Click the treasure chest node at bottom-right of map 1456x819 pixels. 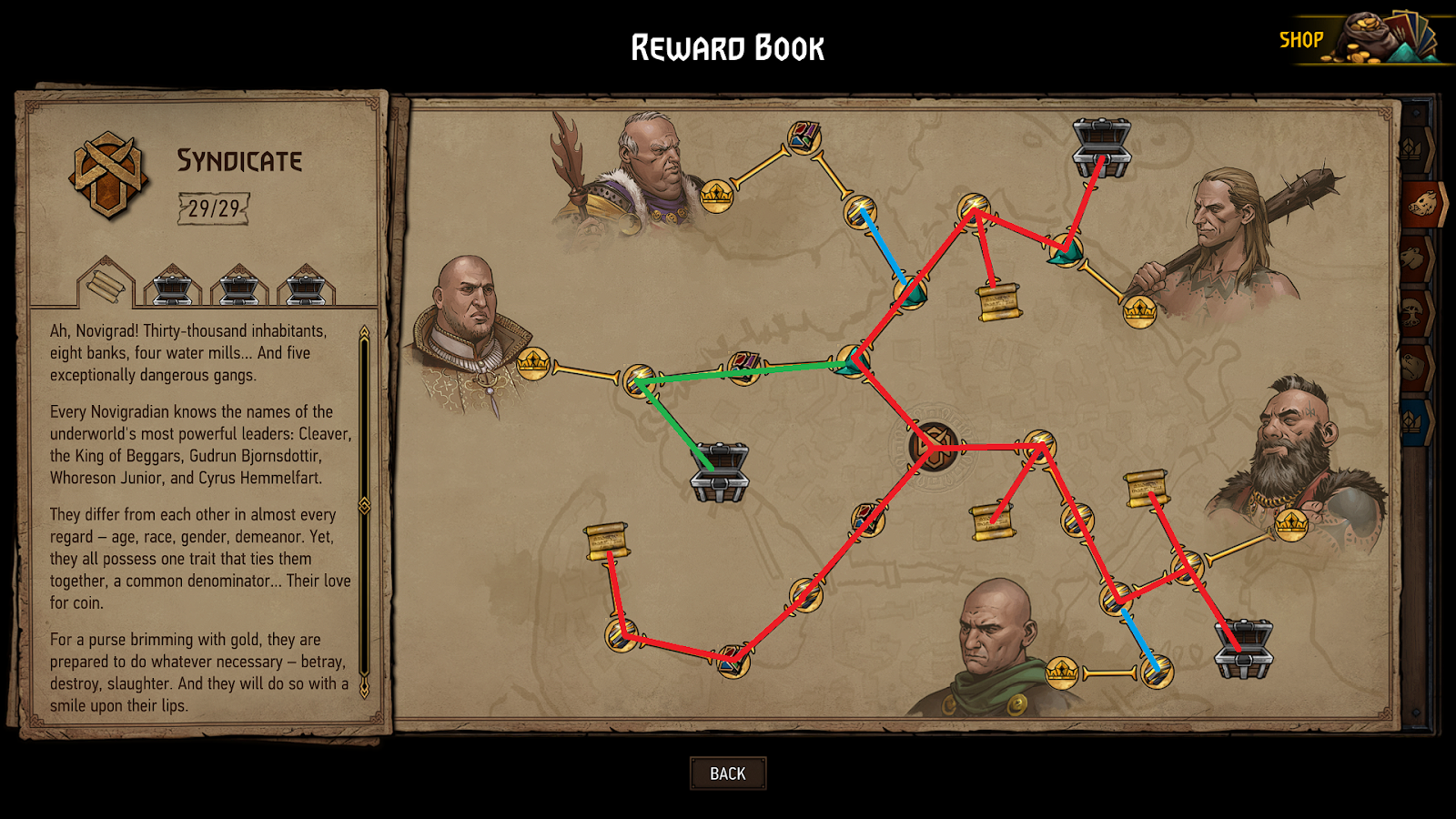point(1242,651)
